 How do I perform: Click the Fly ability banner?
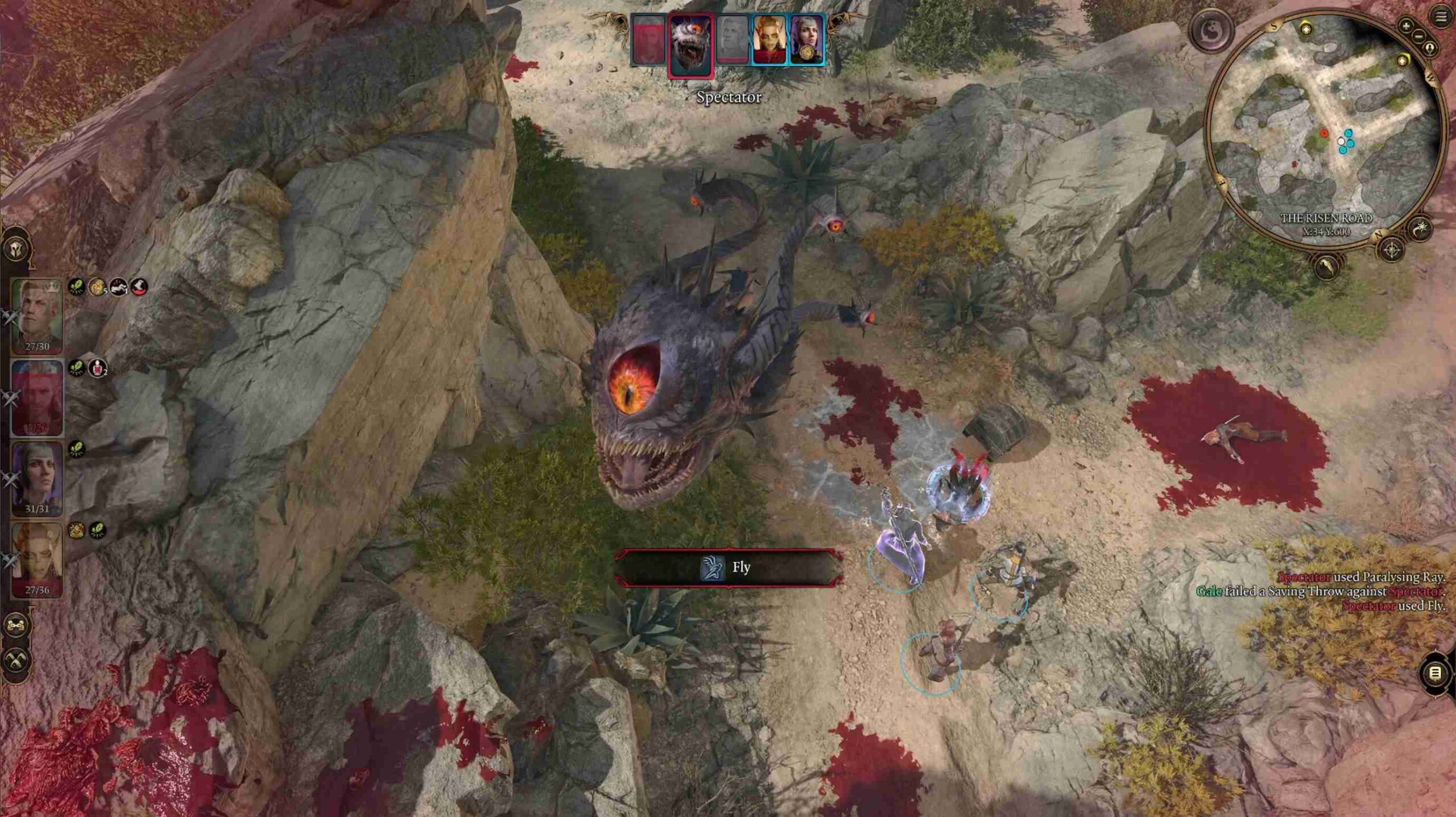pyautogui.click(x=729, y=567)
